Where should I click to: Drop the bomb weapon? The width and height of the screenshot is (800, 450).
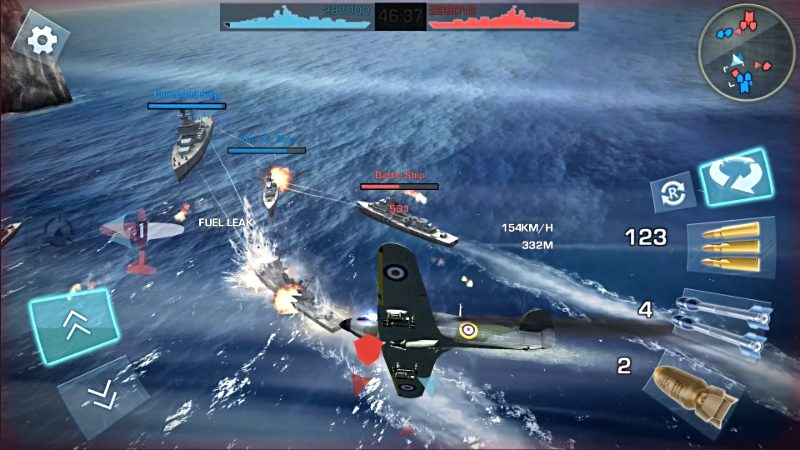coord(693,388)
